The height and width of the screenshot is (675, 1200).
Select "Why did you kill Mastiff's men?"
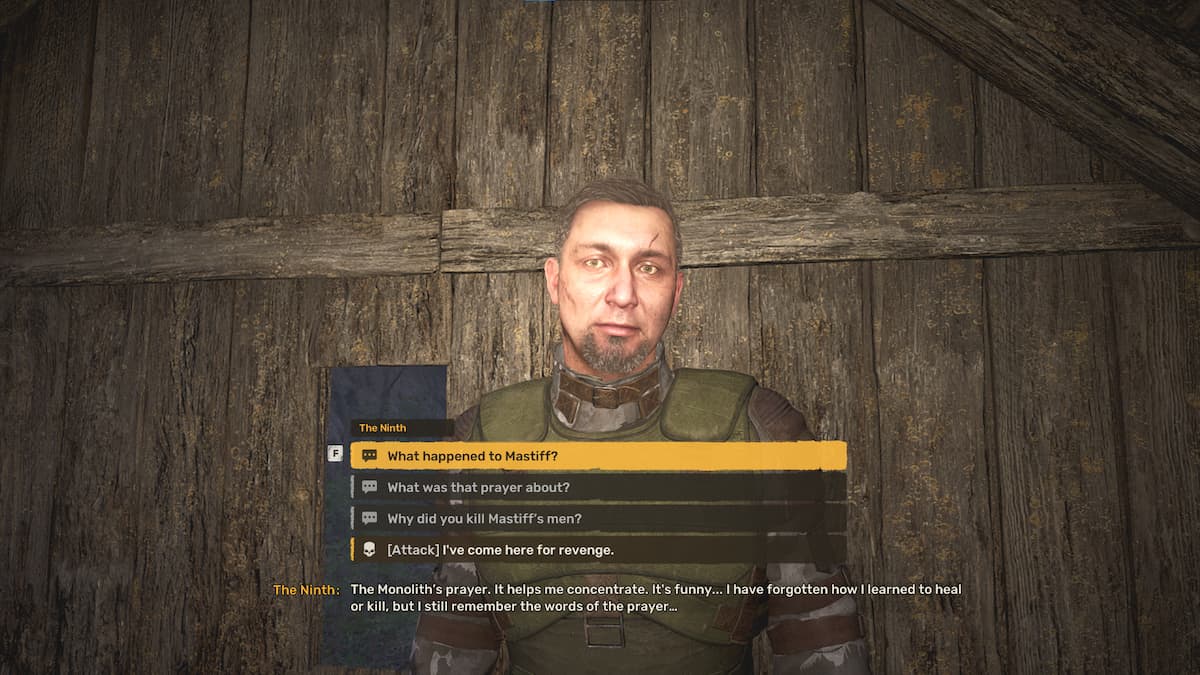coord(600,518)
